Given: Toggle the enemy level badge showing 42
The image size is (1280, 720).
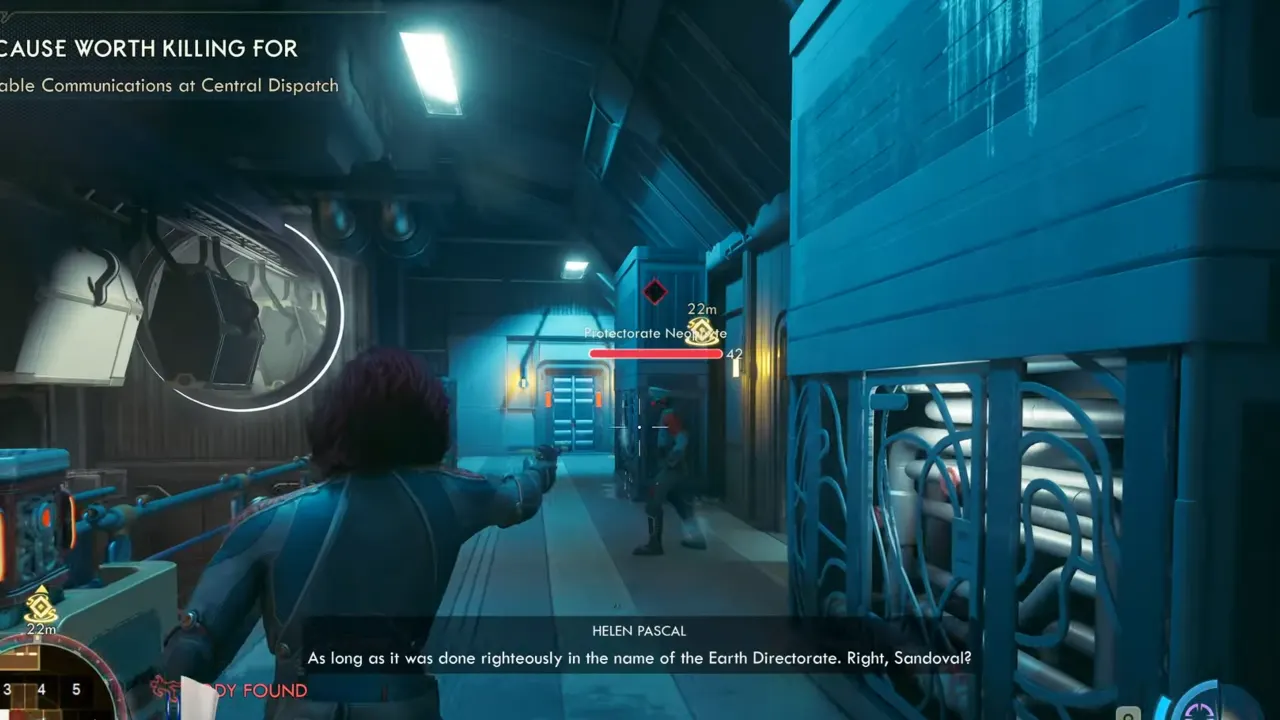Looking at the screenshot, I should click(733, 354).
